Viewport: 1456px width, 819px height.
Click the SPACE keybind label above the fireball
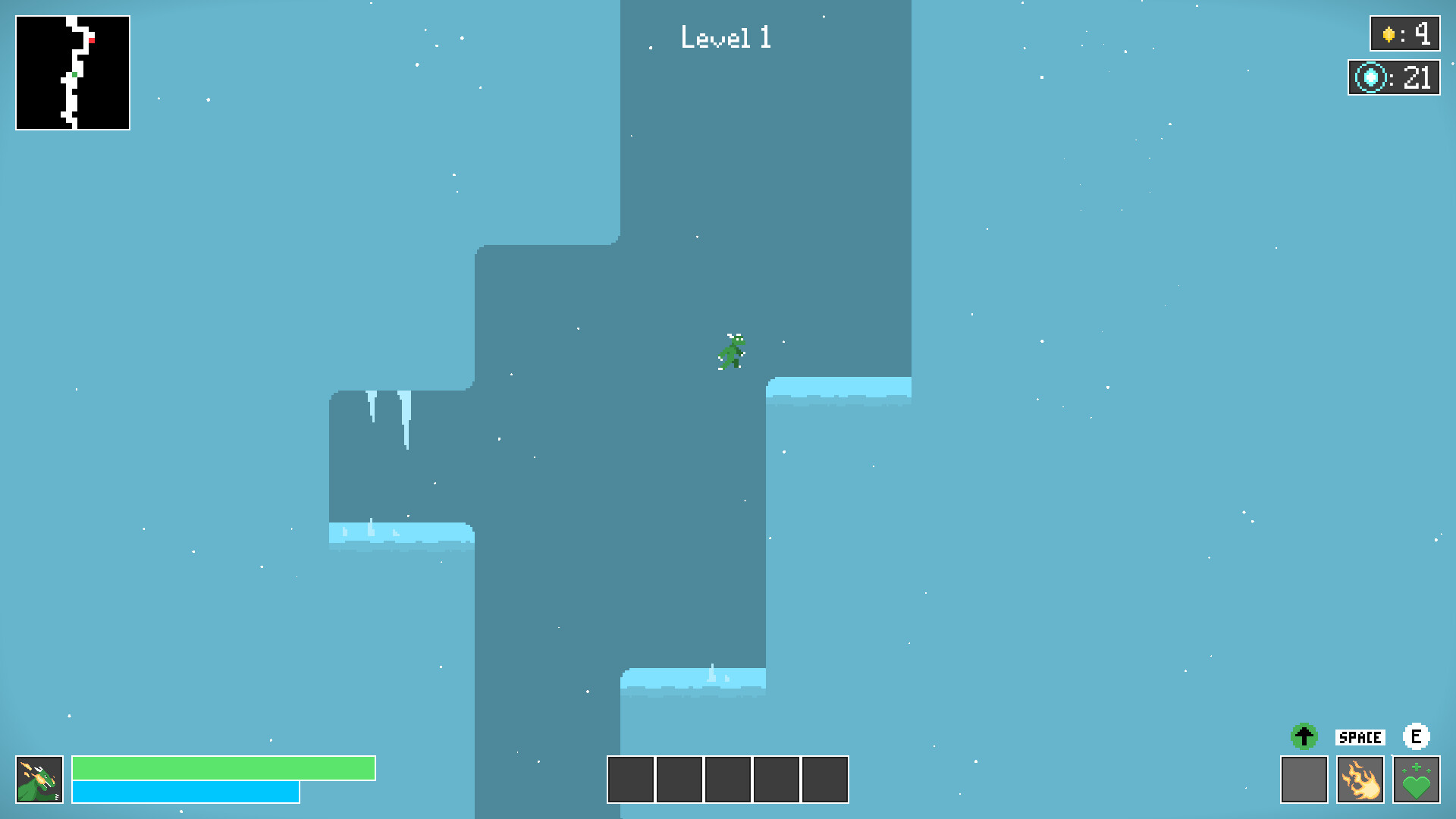[x=1360, y=736]
